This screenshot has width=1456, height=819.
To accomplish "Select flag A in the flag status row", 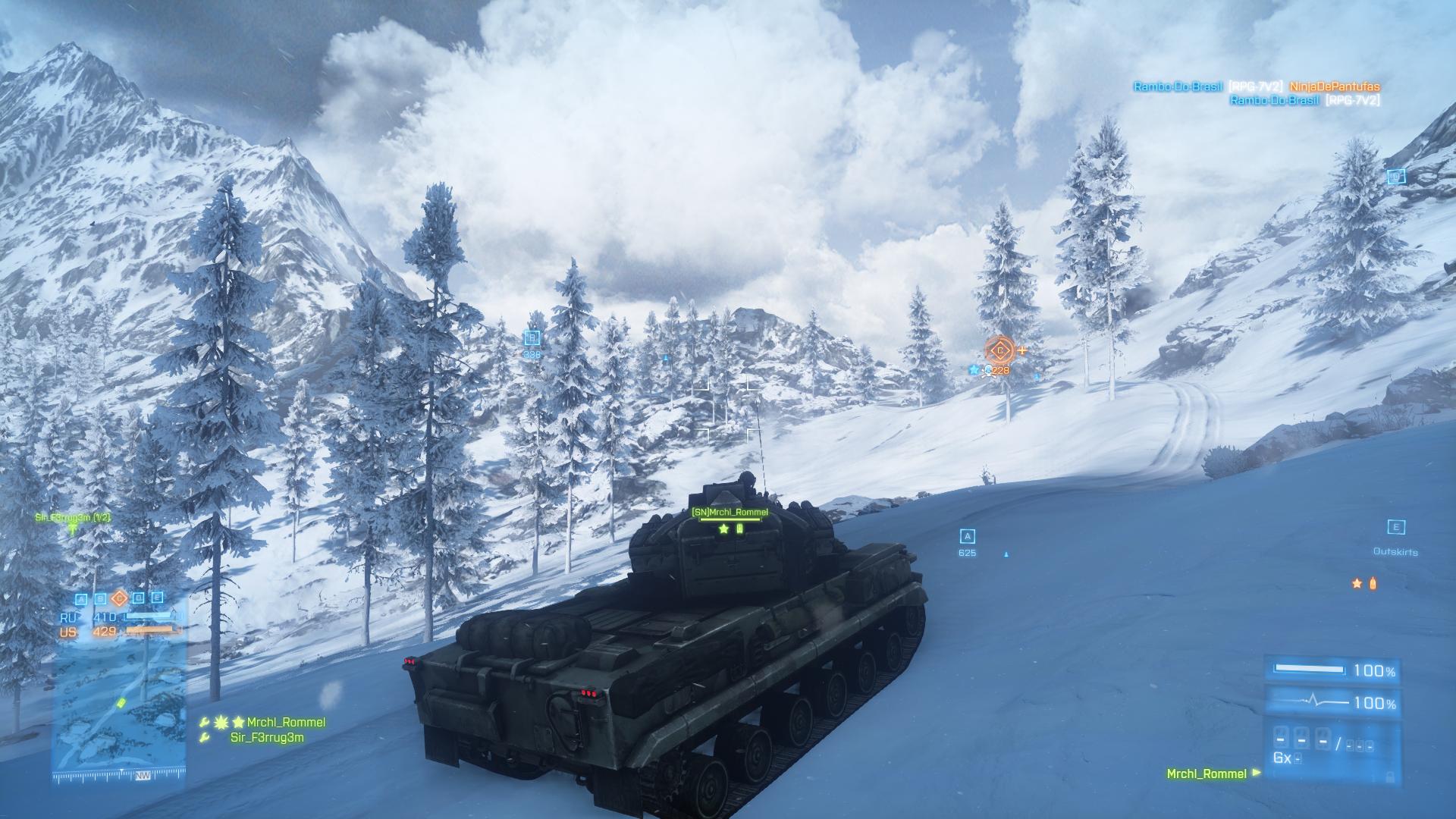I will 82,598.
